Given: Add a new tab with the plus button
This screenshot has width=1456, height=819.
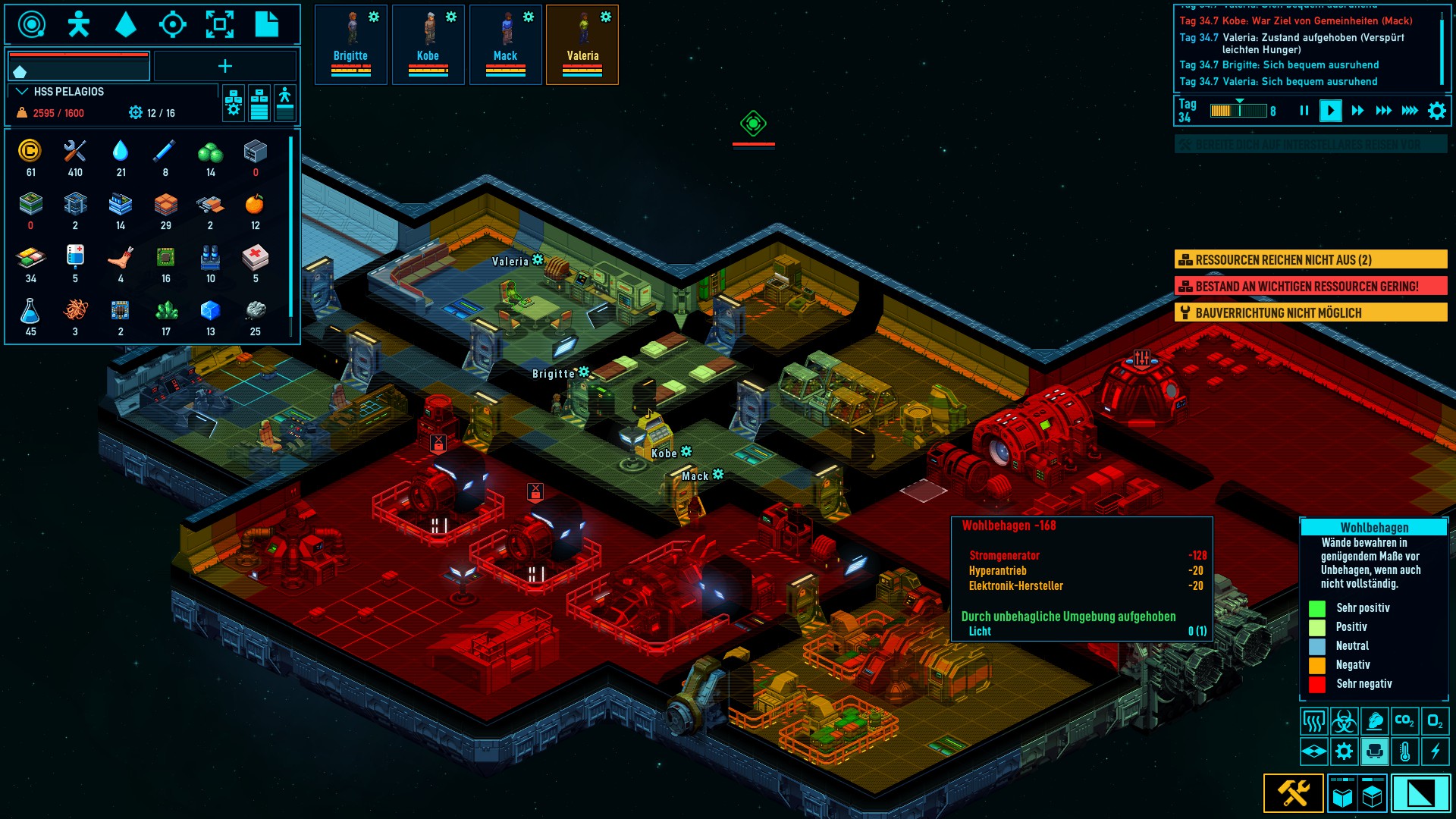Looking at the screenshot, I should [225, 67].
